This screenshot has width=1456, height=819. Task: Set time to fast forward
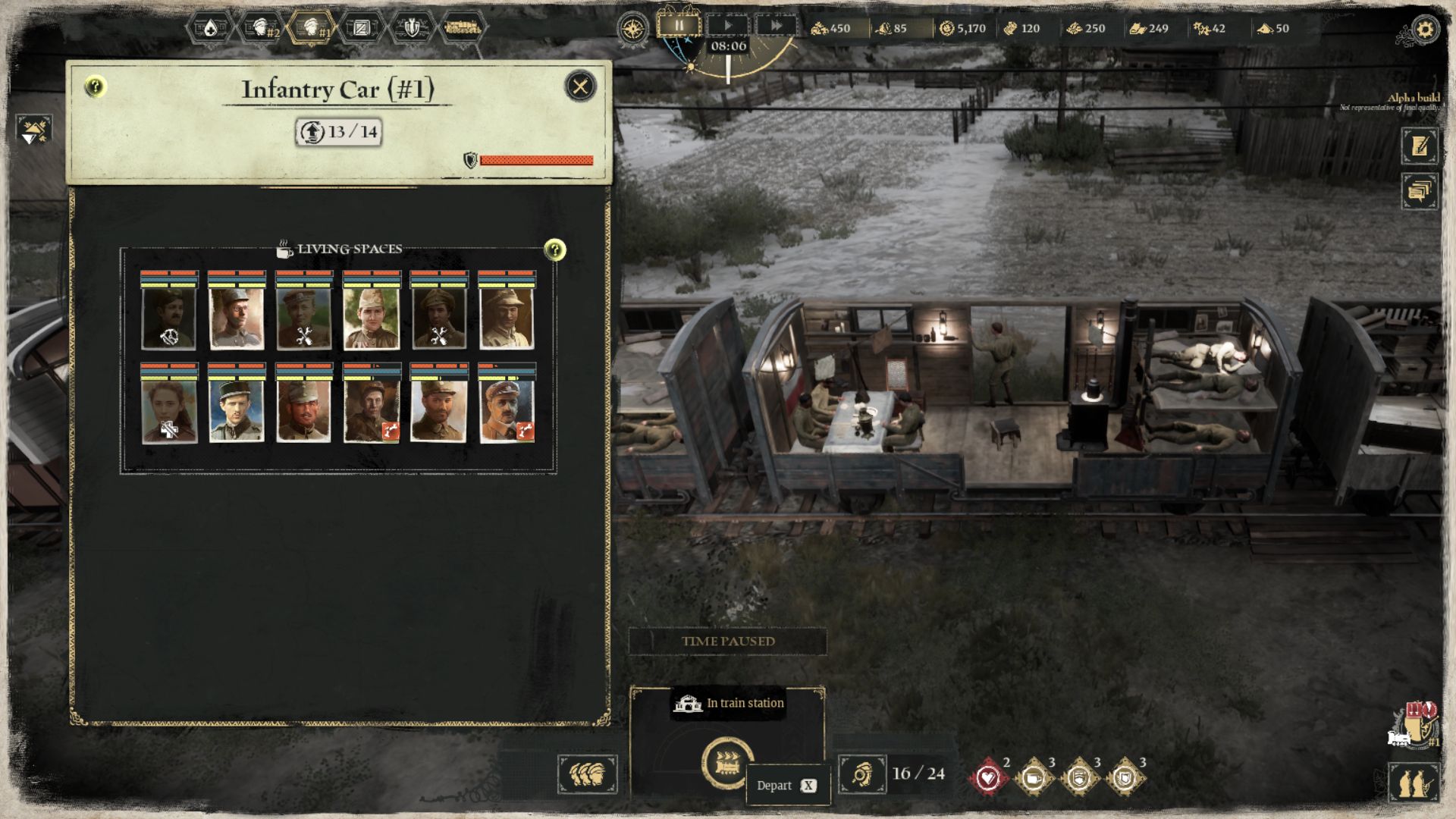click(x=776, y=26)
